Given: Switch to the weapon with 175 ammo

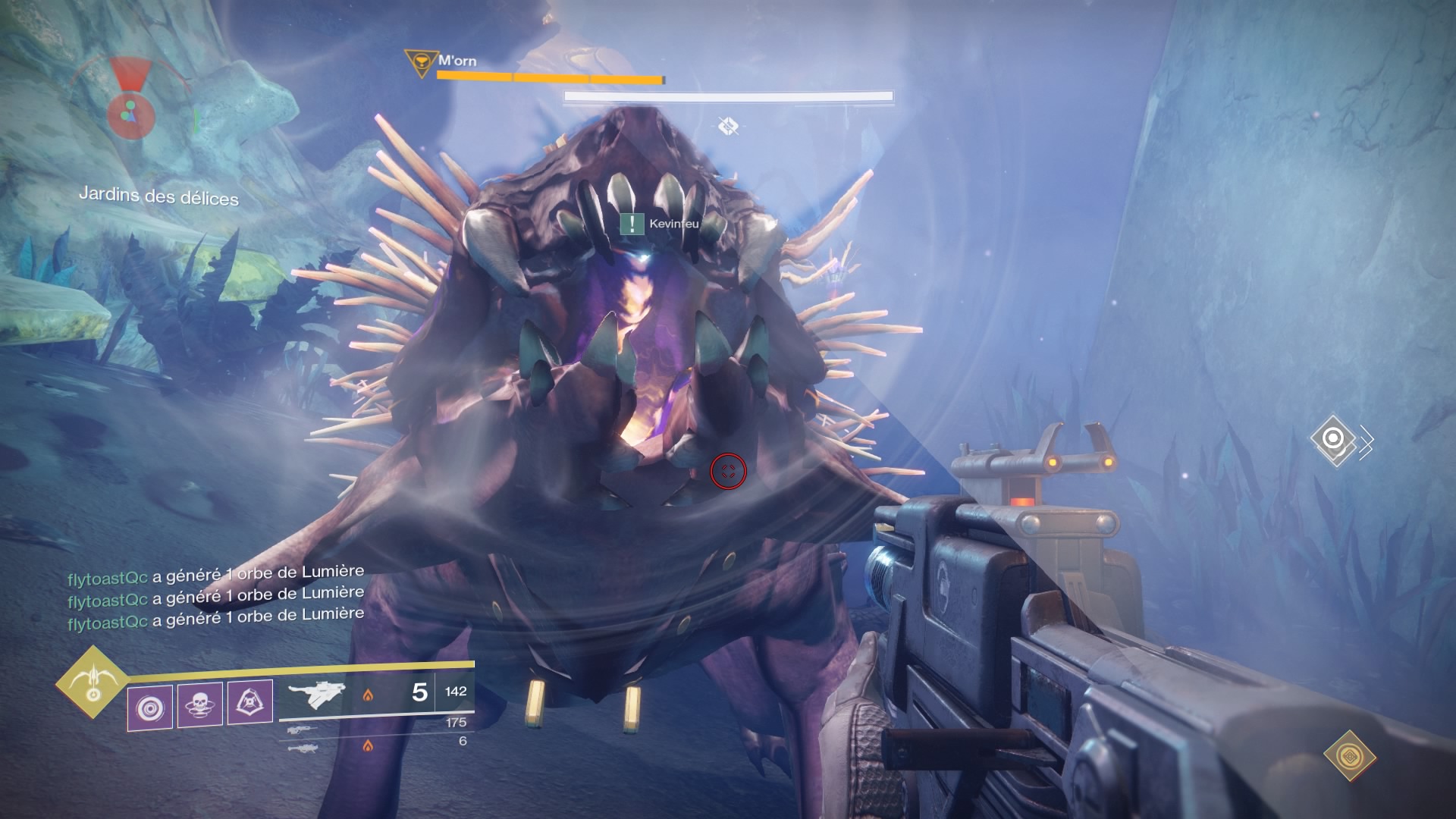Looking at the screenshot, I should click(x=302, y=730).
